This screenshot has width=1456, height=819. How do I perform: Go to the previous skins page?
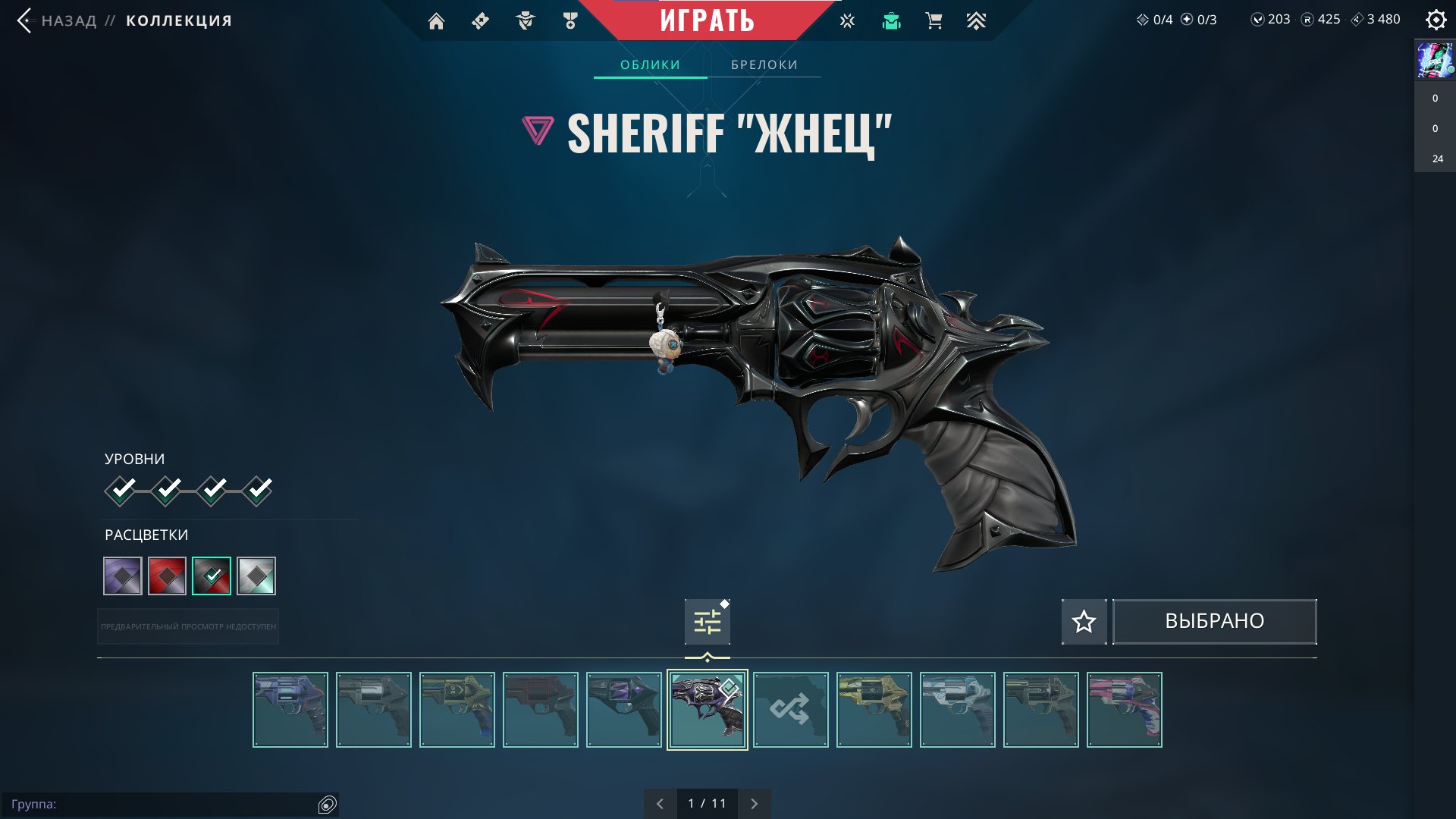point(660,804)
